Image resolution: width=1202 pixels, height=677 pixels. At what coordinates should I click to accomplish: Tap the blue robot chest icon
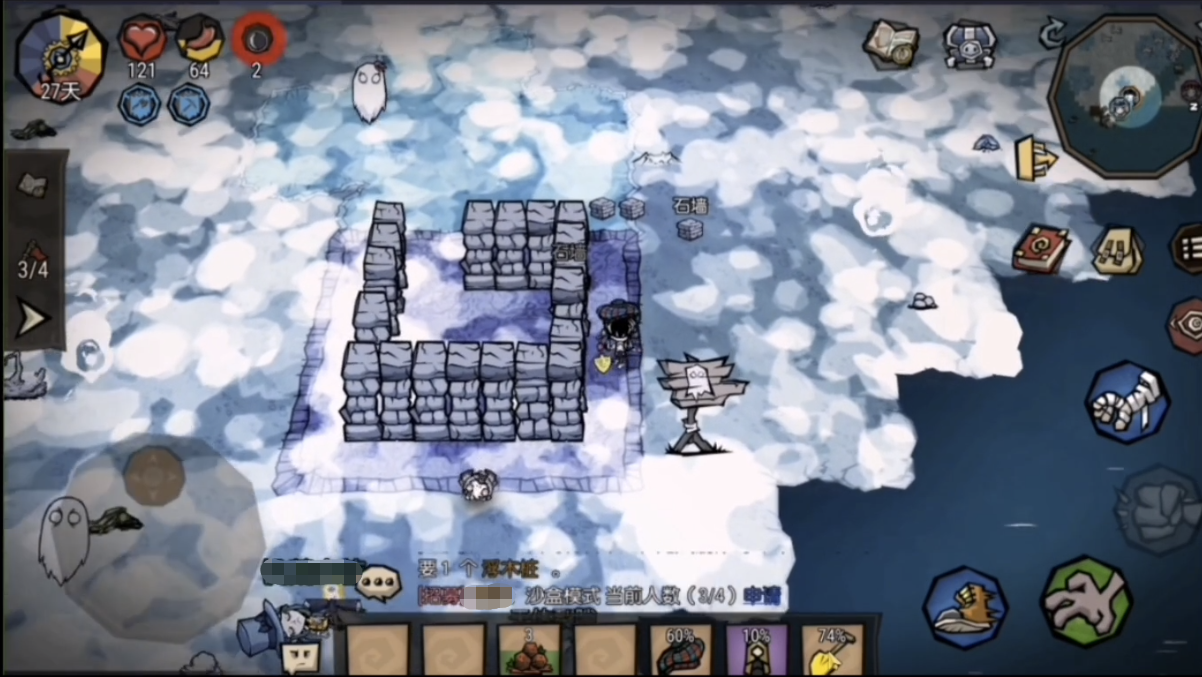pyautogui.click(x=969, y=45)
